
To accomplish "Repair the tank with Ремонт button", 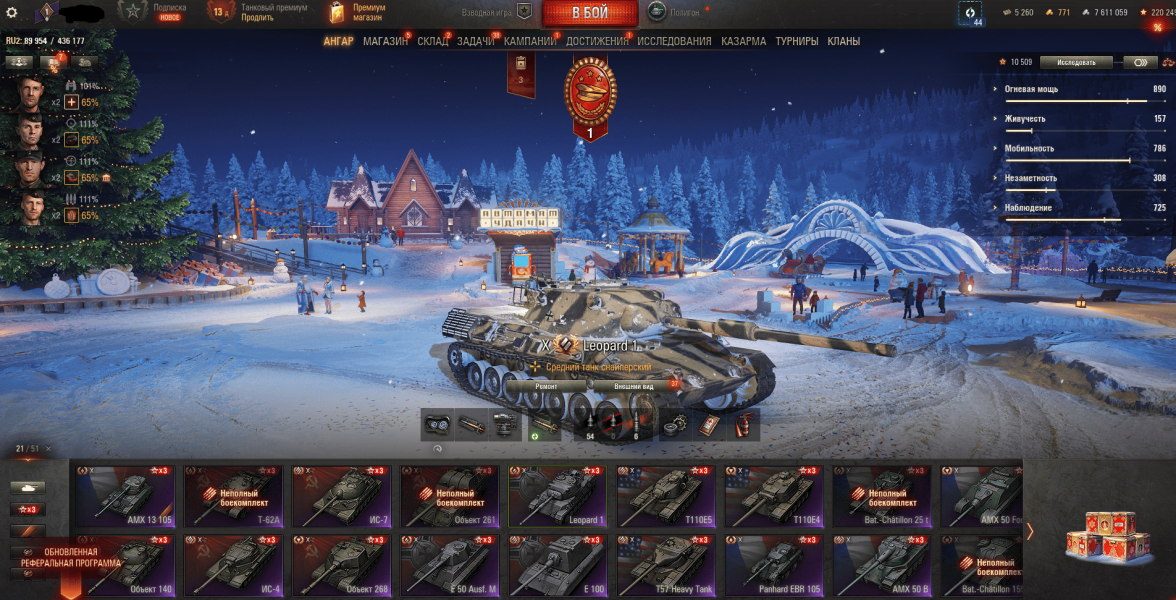I will point(546,385).
